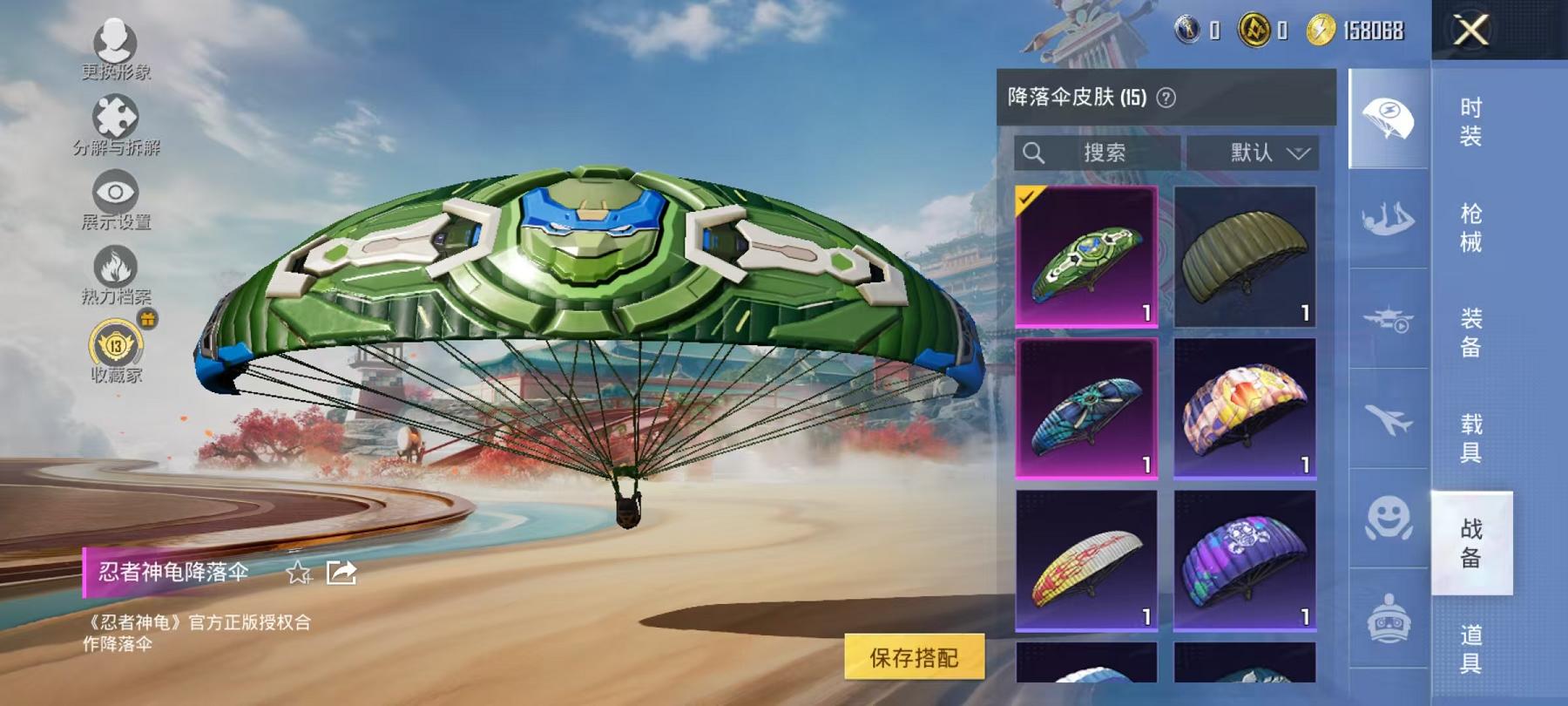Viewport: 1568px width, 706px height.
Task: Tap the share icon beside the star
Action: (341, 571)
